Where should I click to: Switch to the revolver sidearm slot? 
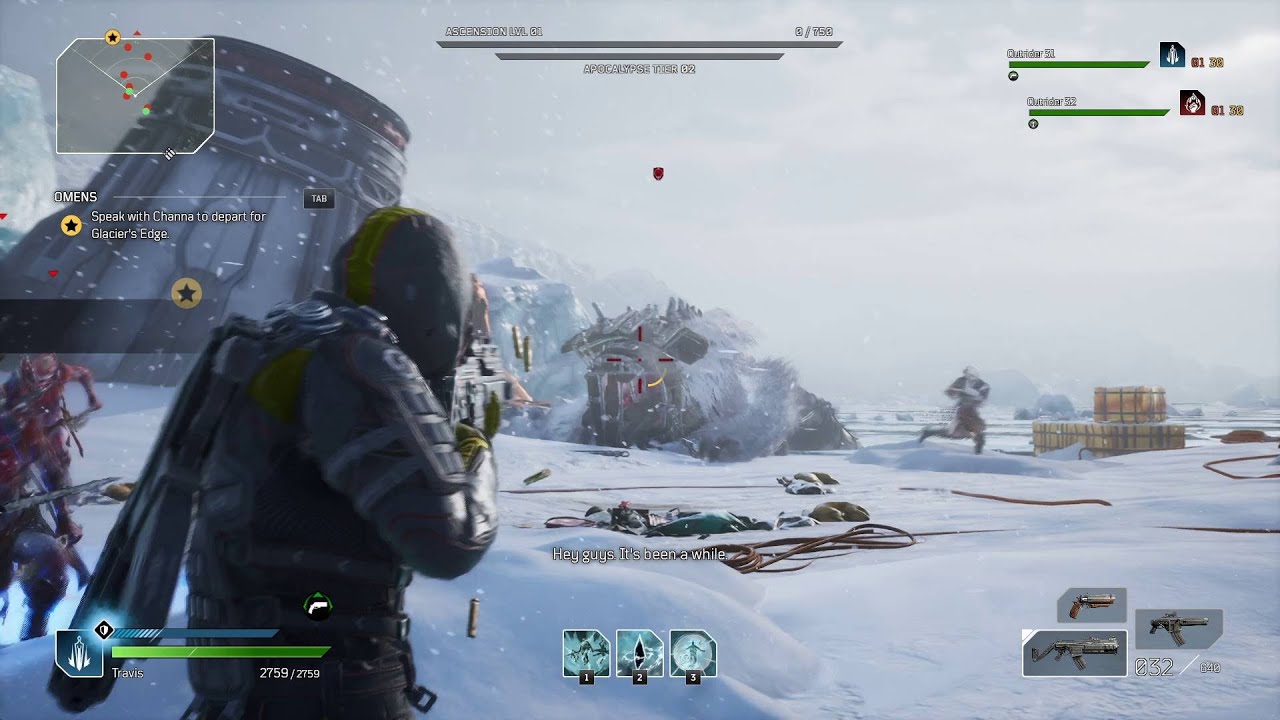1092,605
